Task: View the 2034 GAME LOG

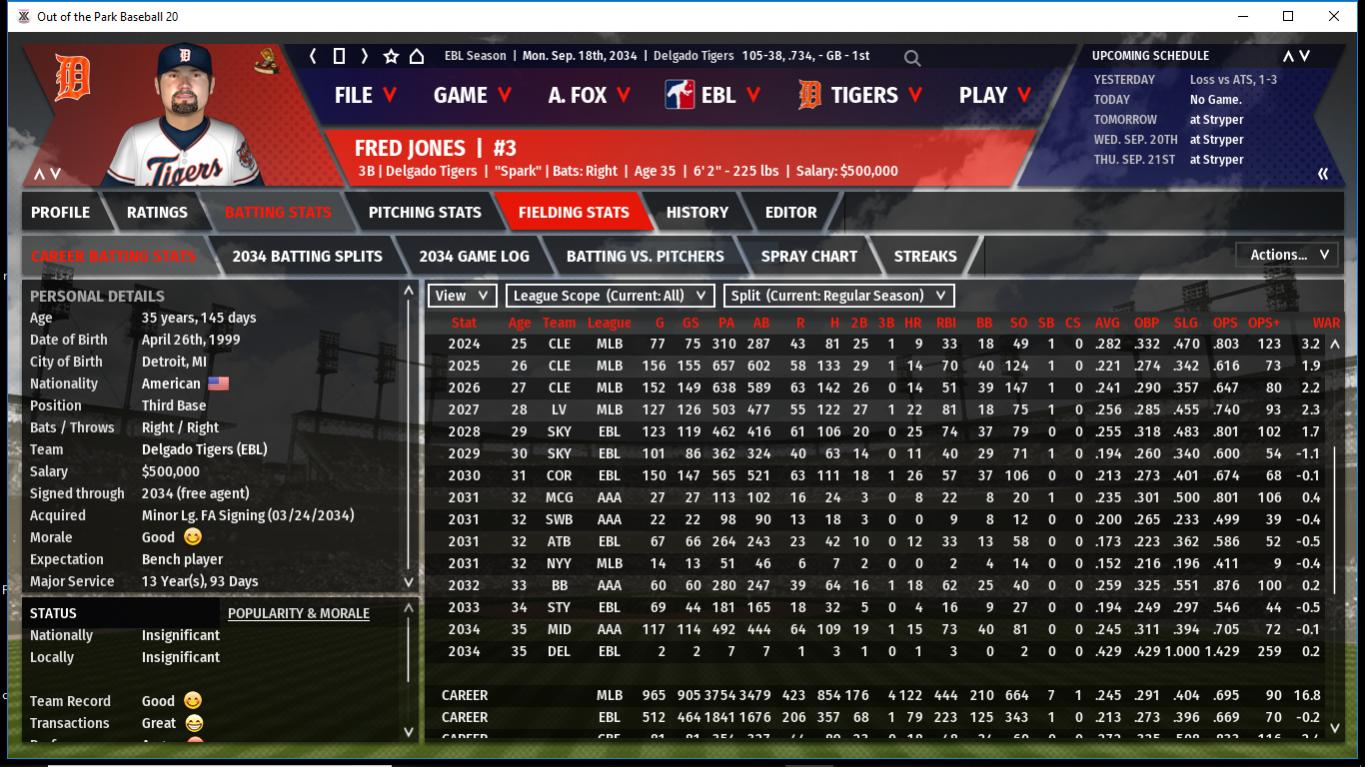Action: coord(474,256)
